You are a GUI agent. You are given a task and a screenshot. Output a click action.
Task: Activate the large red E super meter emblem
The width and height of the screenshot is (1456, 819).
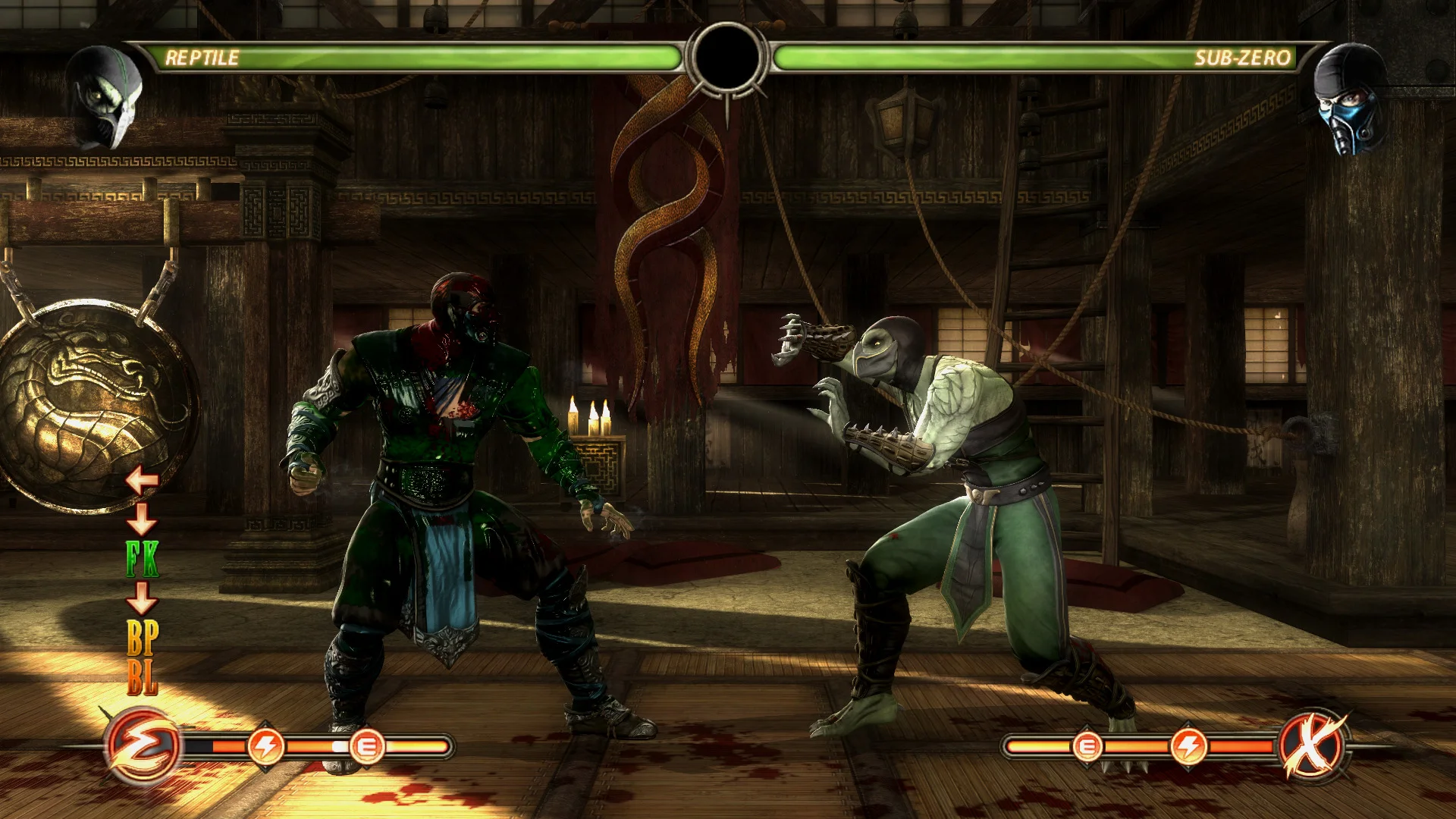click(x=143, y=746)
